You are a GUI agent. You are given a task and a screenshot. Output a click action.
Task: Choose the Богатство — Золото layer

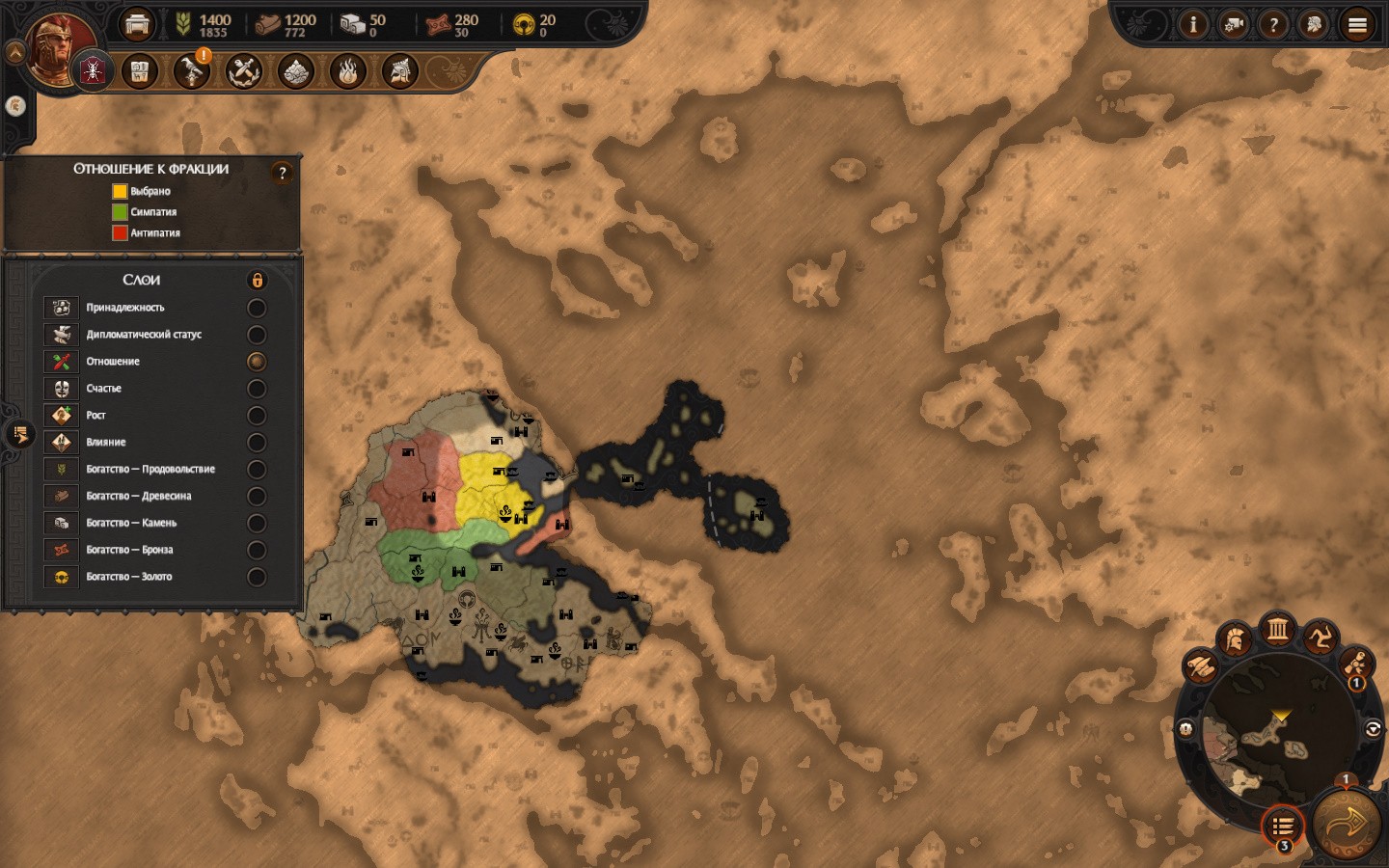257,577
